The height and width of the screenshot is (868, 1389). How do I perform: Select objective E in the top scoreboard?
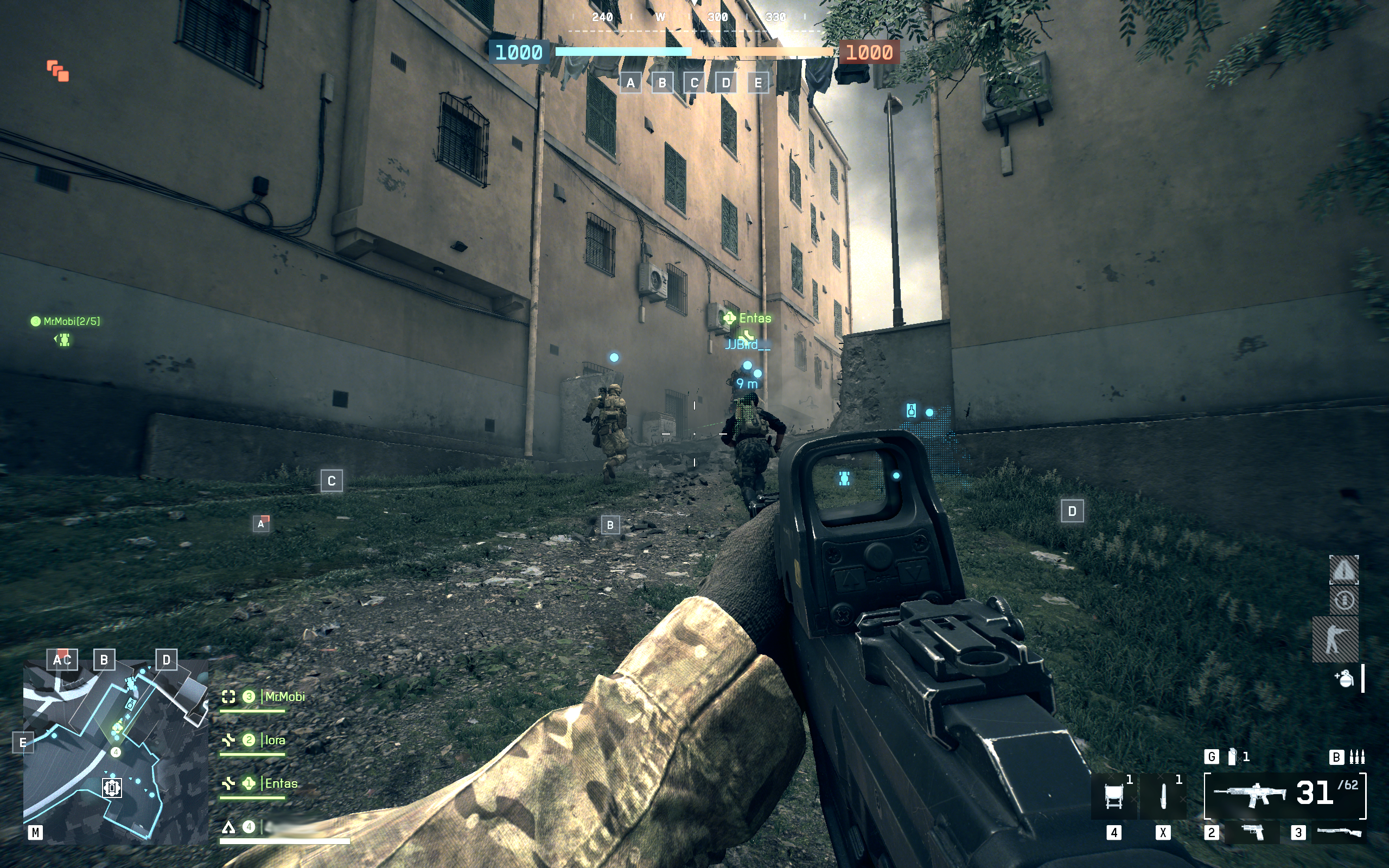[x=758, y=83]
